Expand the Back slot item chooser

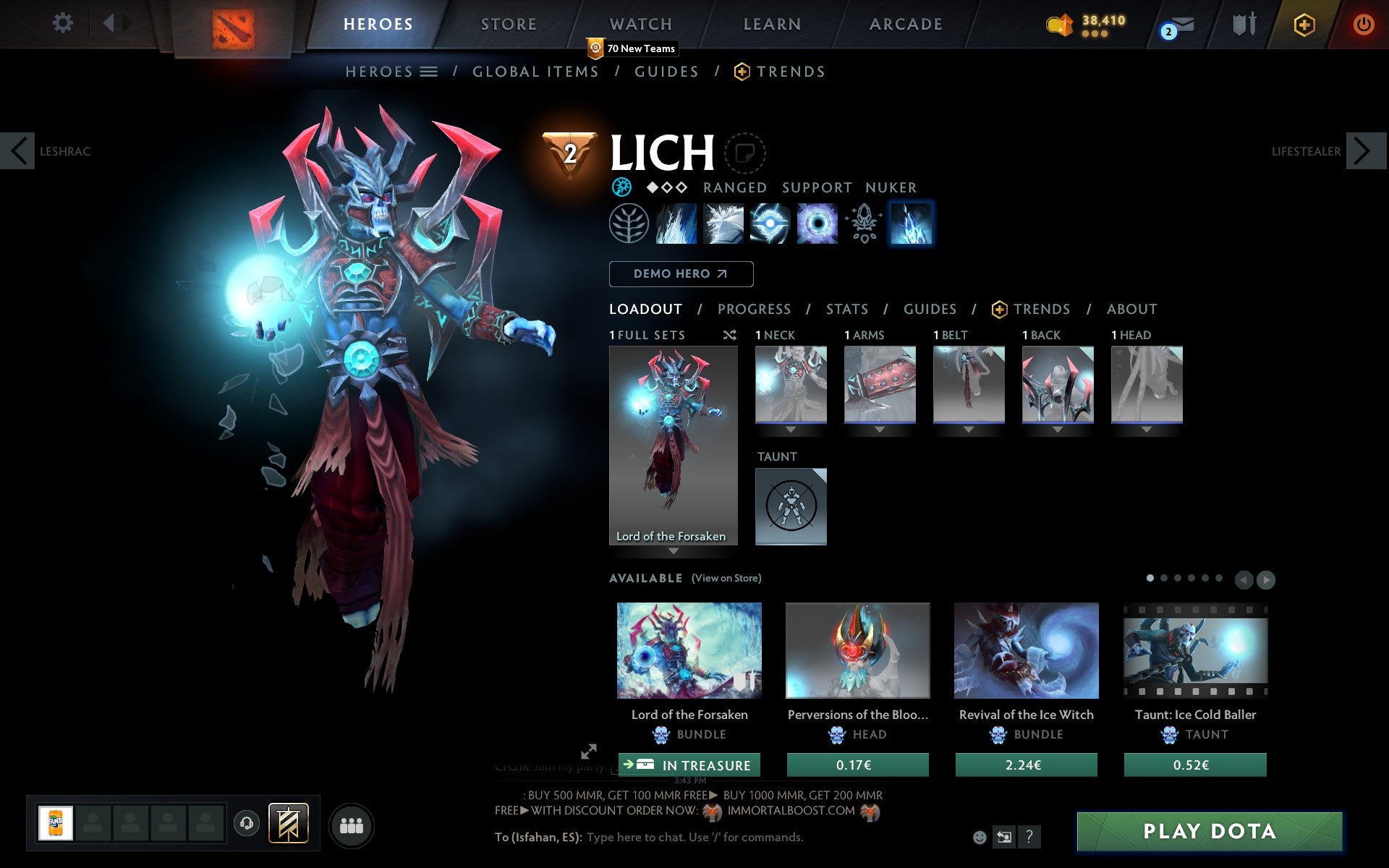pos(1058,428)
